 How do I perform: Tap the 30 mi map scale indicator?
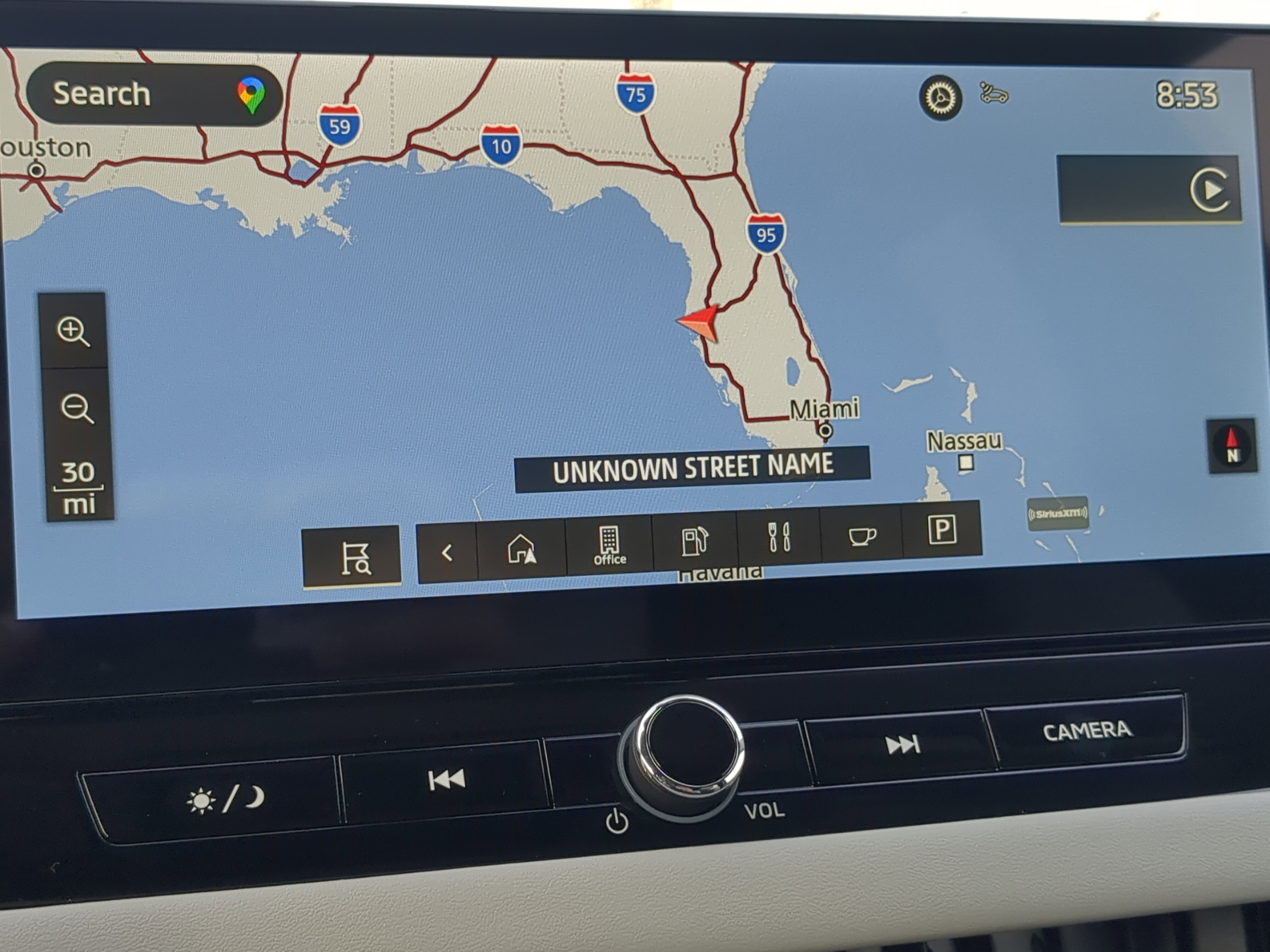(79, 488)
